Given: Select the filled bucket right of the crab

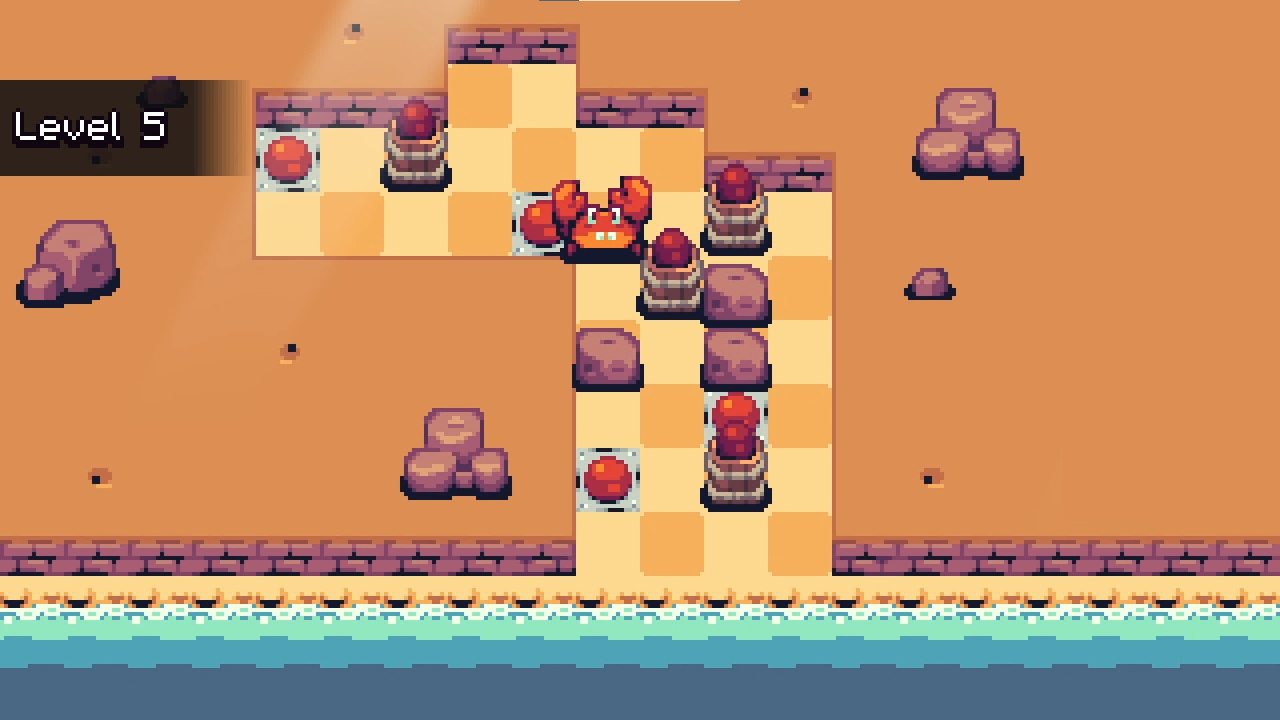Looking at the screenshot, I should 735,205.
